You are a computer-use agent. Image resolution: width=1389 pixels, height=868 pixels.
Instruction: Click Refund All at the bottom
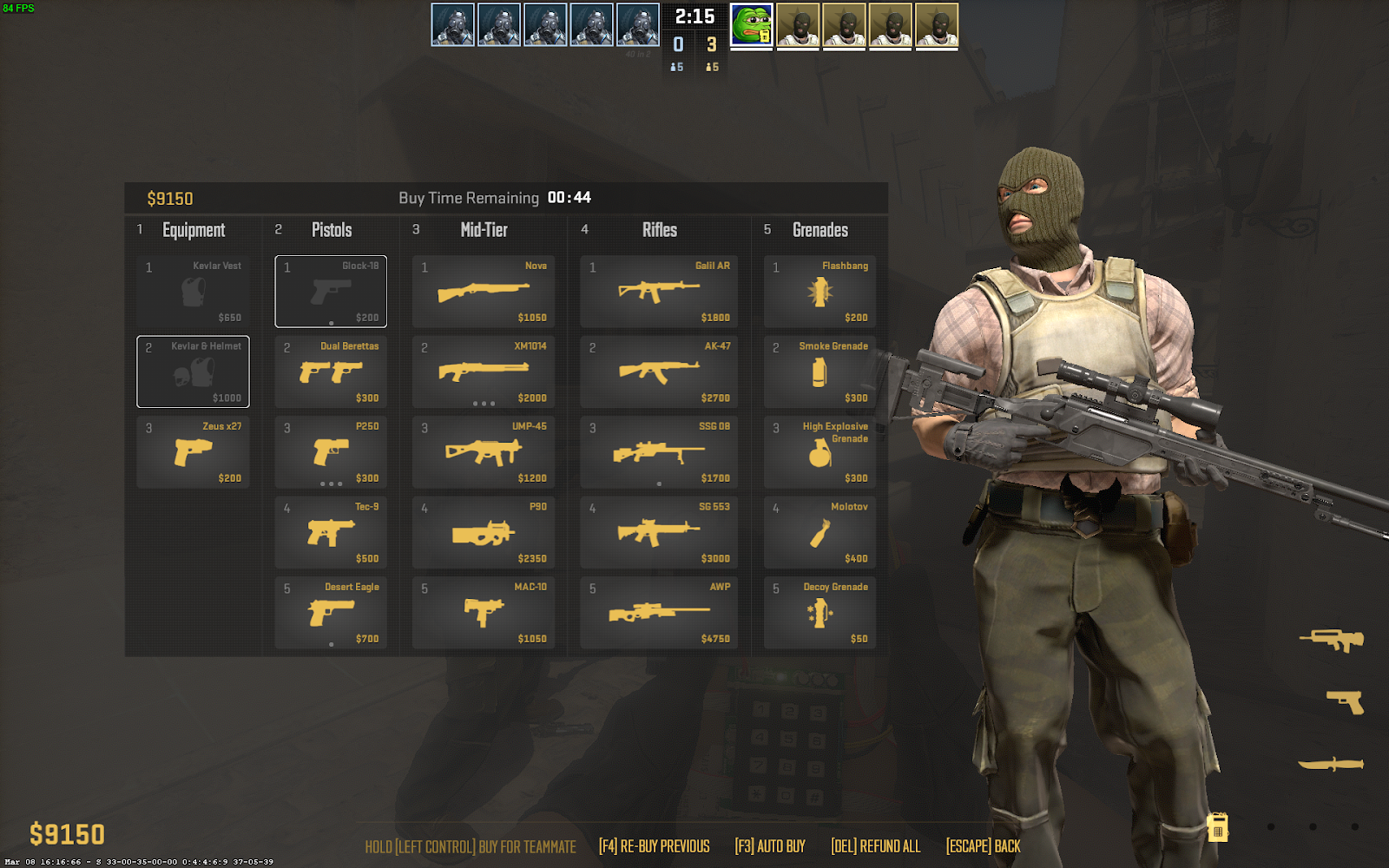(x=875, y=846)
